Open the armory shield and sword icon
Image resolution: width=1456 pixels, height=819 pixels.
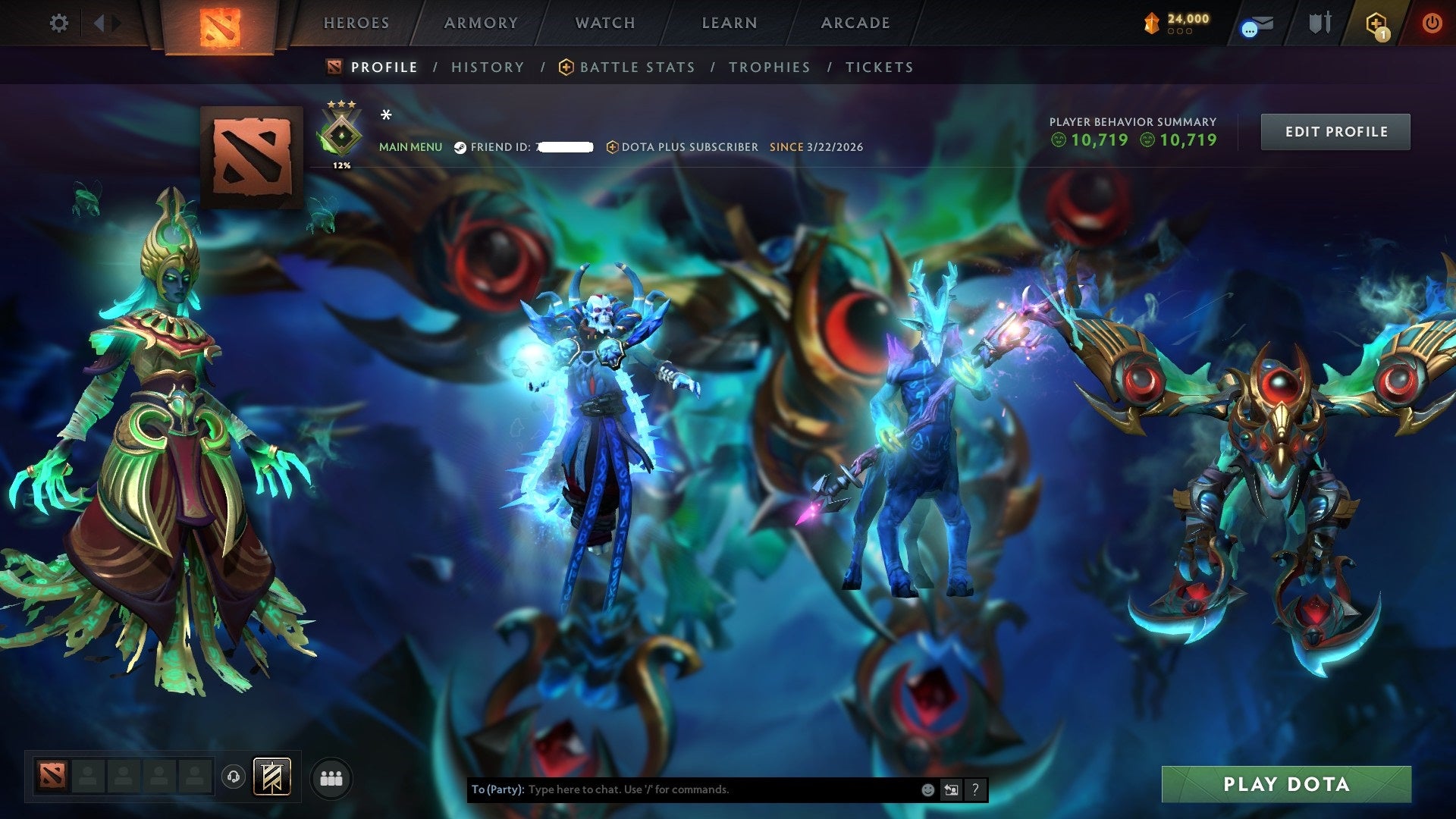pos(1319,23)
